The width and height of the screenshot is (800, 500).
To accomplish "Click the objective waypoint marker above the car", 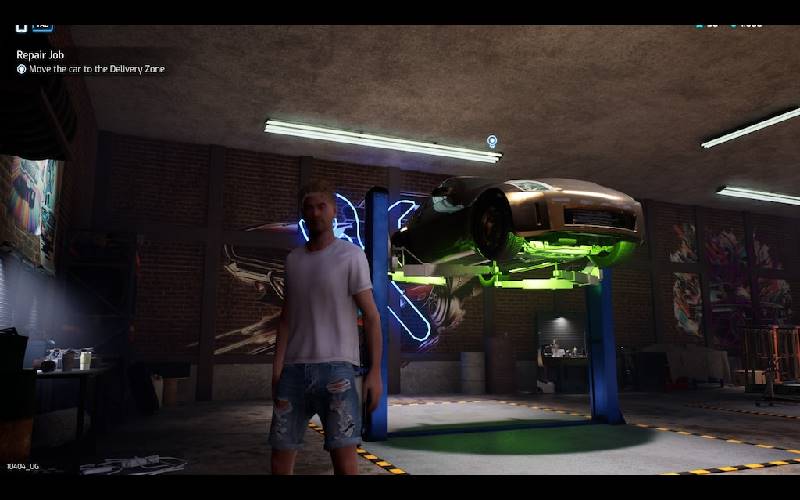I will (492, 142).
